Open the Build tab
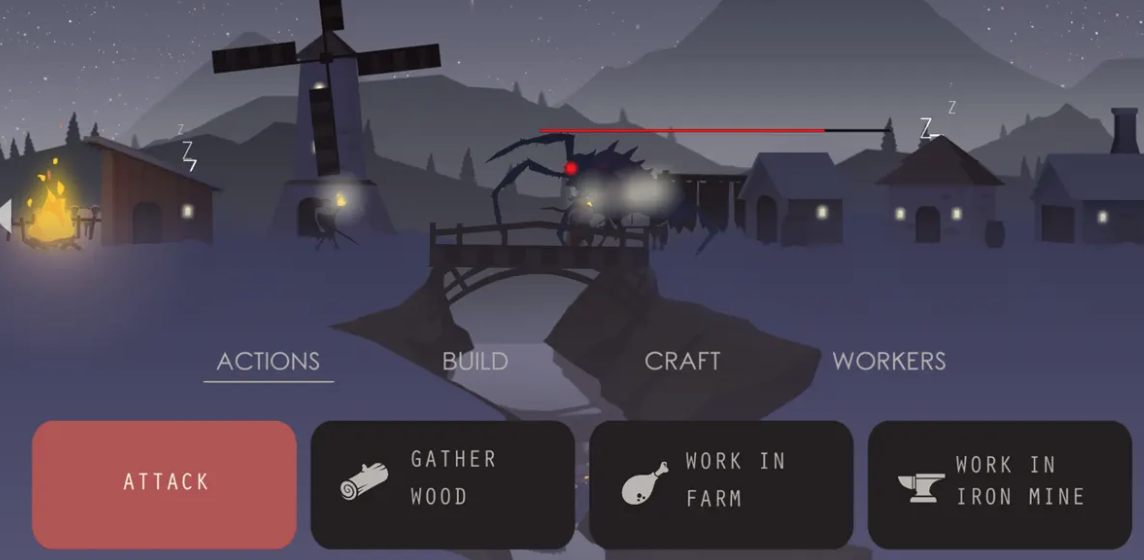 [x=475, y=361]
